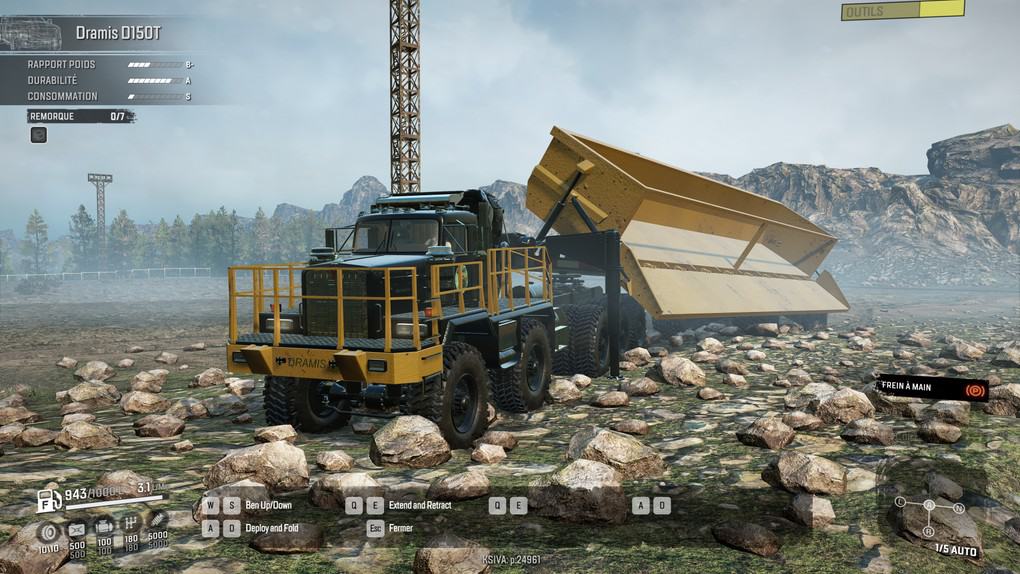Click the trailer slot icon under Remorque
This screenshot has height=574, width=1020.
[38, 134]
